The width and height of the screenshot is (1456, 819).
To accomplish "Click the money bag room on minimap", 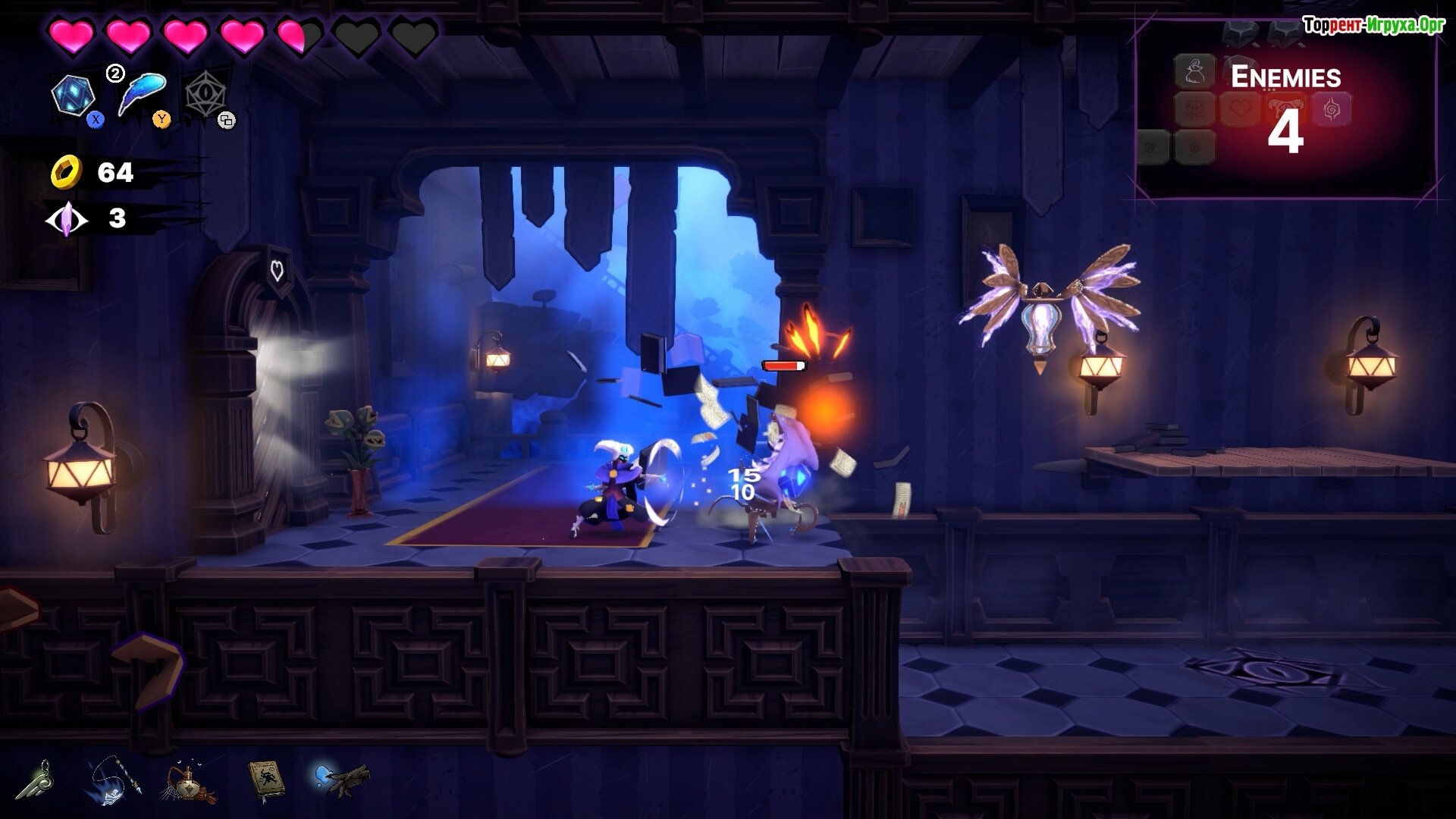I will 1194,72.
